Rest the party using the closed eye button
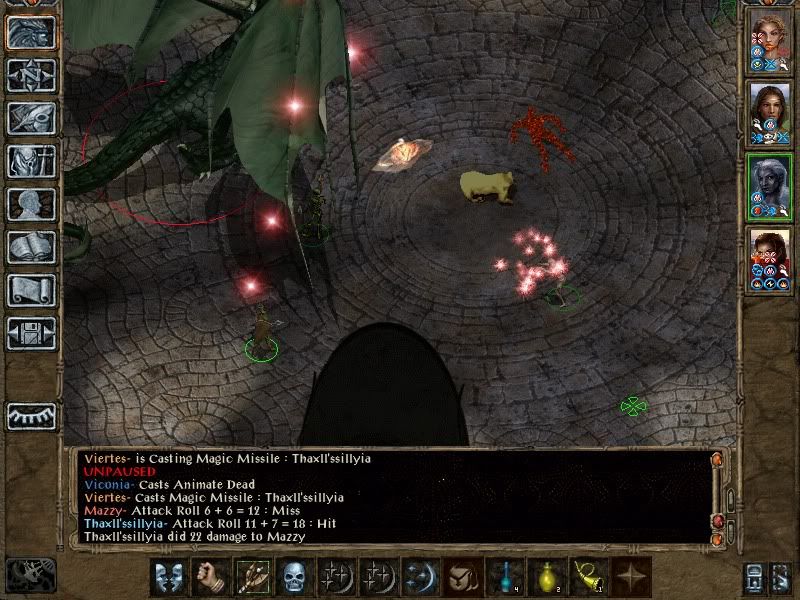The image size is (800, 600). pos(31,416)
